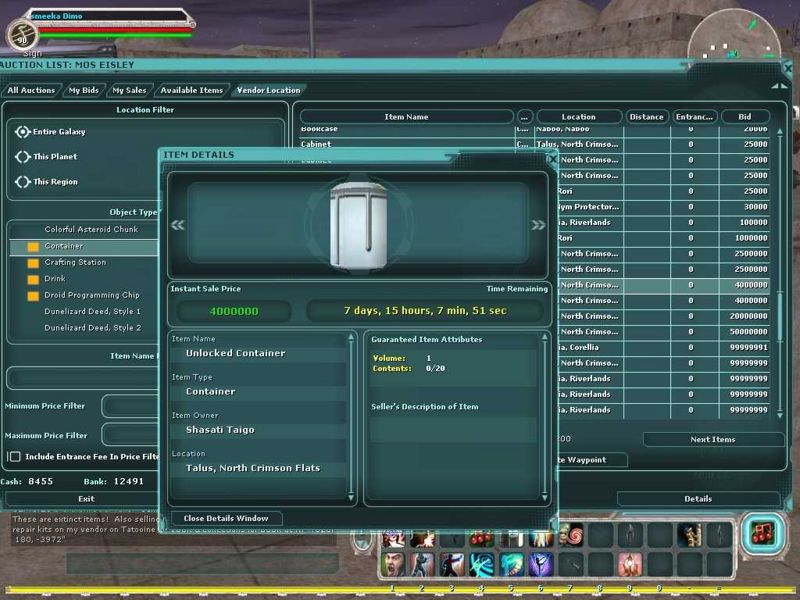Choose the Drink object type
800x600 pixels.
pyautogui.click(x=56, y=279)
